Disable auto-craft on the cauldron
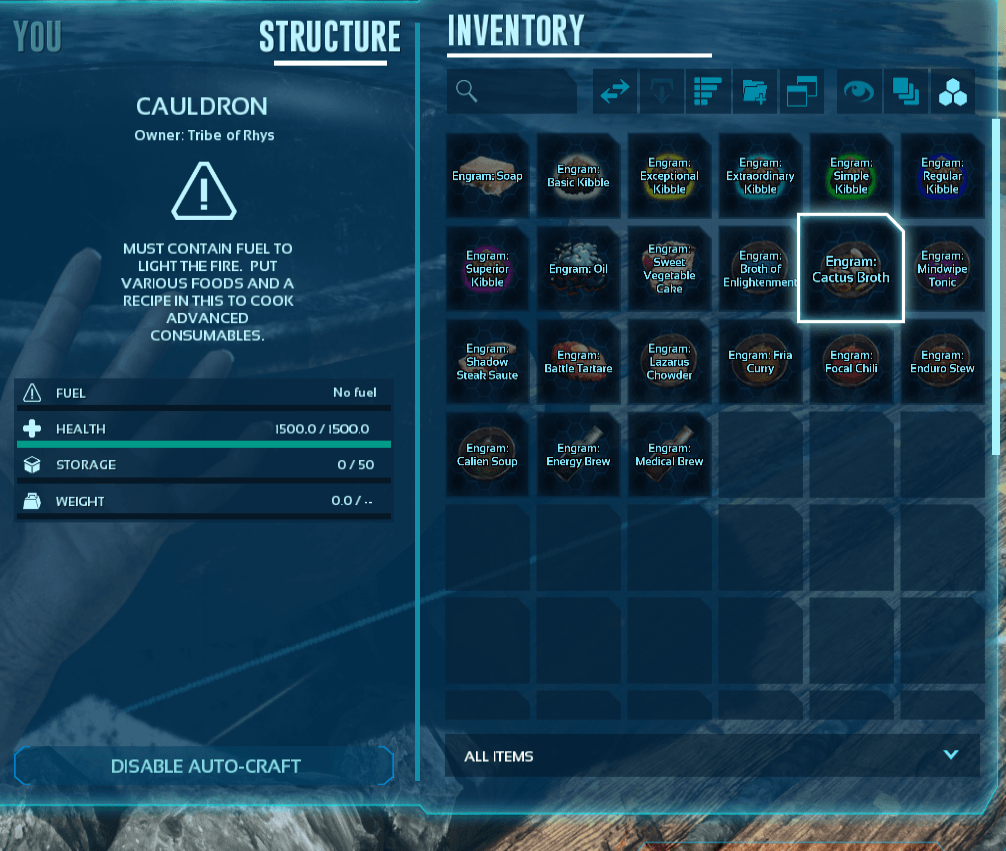Image resolution: width=1006 pixels, height=851 pixels. tap(205, 766)
